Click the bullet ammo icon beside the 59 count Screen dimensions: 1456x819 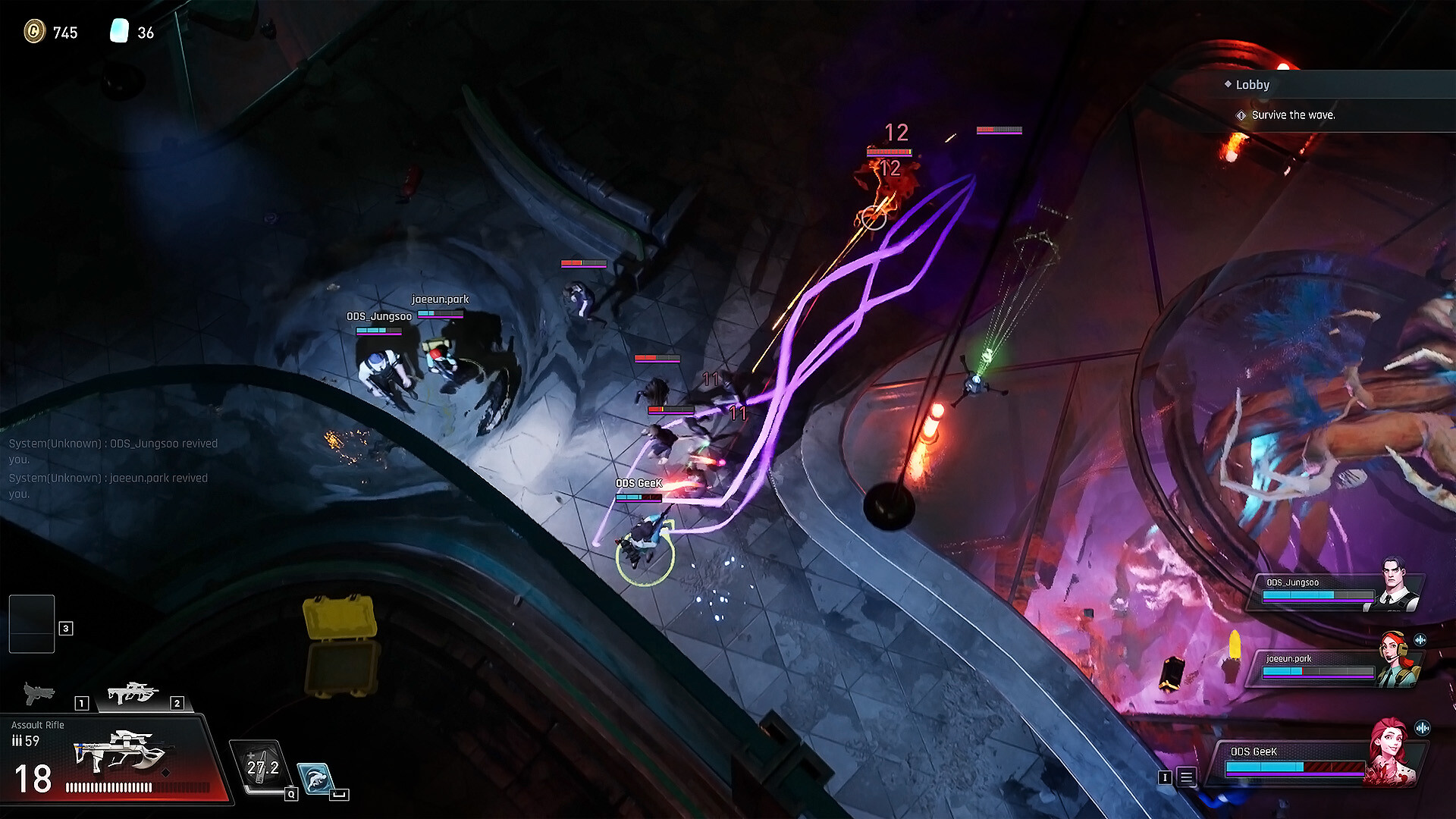tap(17, 740)
